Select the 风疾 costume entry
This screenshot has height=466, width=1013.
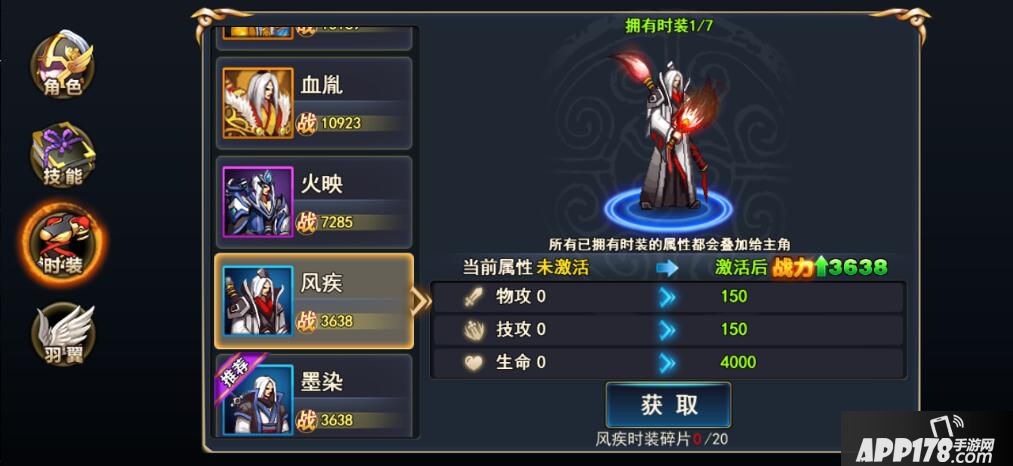pyautogui.click(x=314, y=301)
